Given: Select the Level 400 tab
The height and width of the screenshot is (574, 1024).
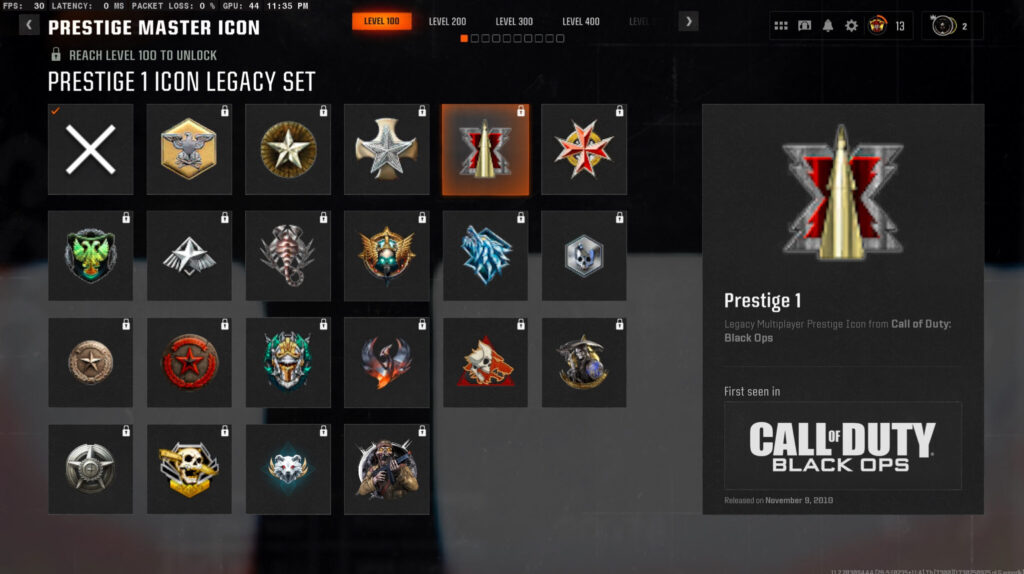Looking at the screenshot, I should [x=580, y=22].
